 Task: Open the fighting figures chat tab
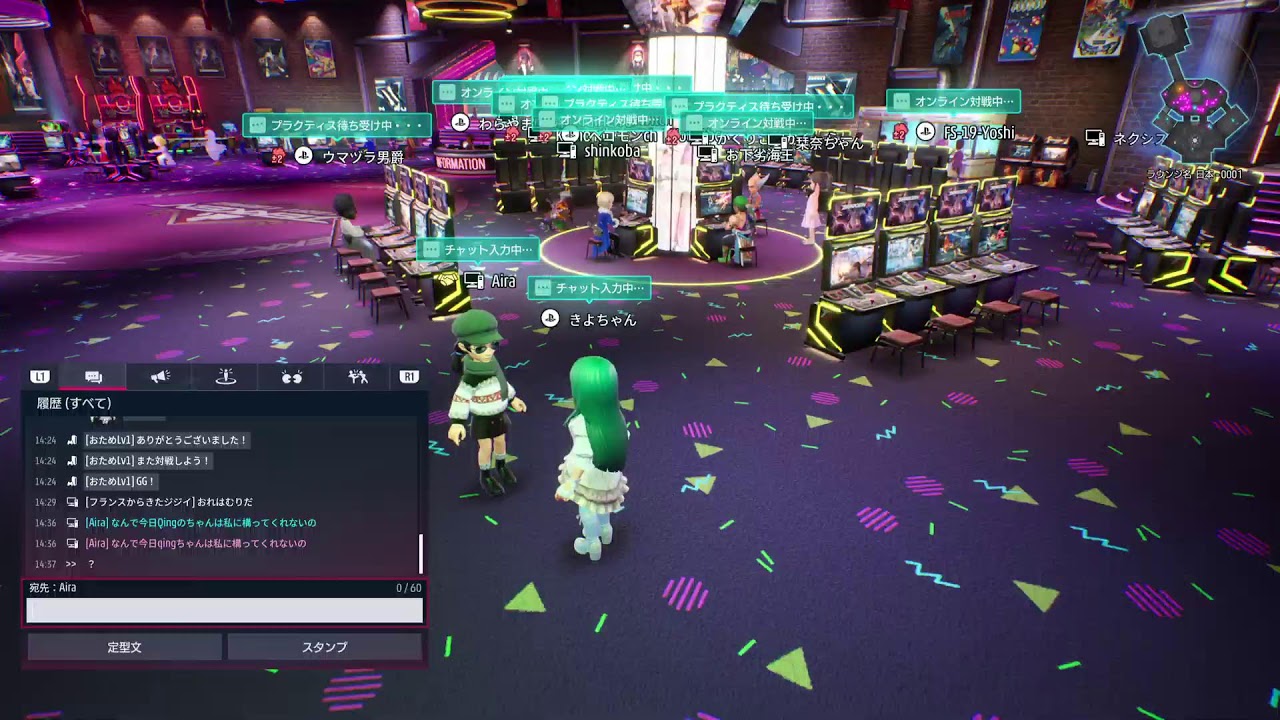pos(358,377)
